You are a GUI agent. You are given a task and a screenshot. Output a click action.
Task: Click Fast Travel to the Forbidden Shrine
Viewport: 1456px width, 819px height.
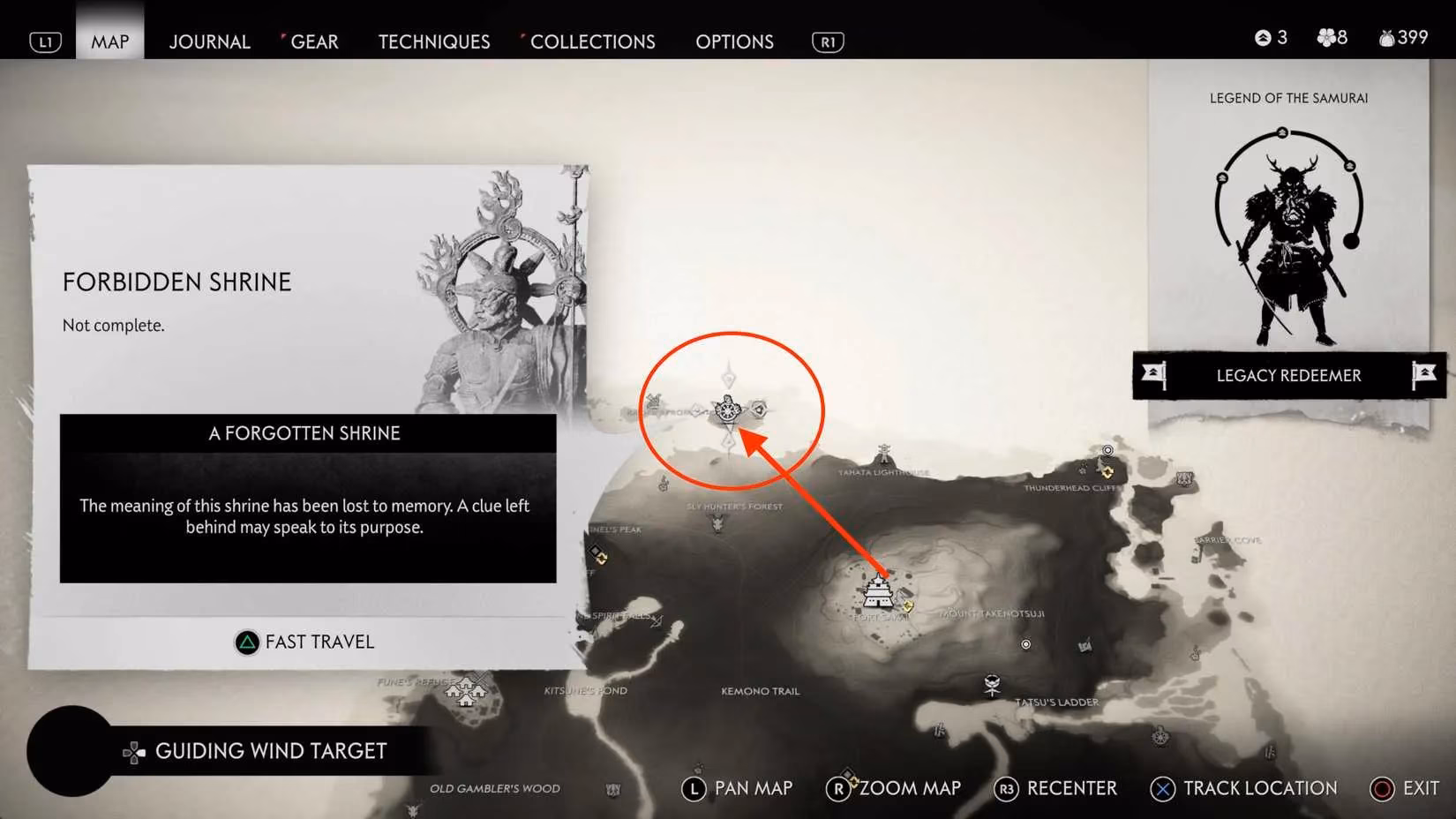[304, 642]
